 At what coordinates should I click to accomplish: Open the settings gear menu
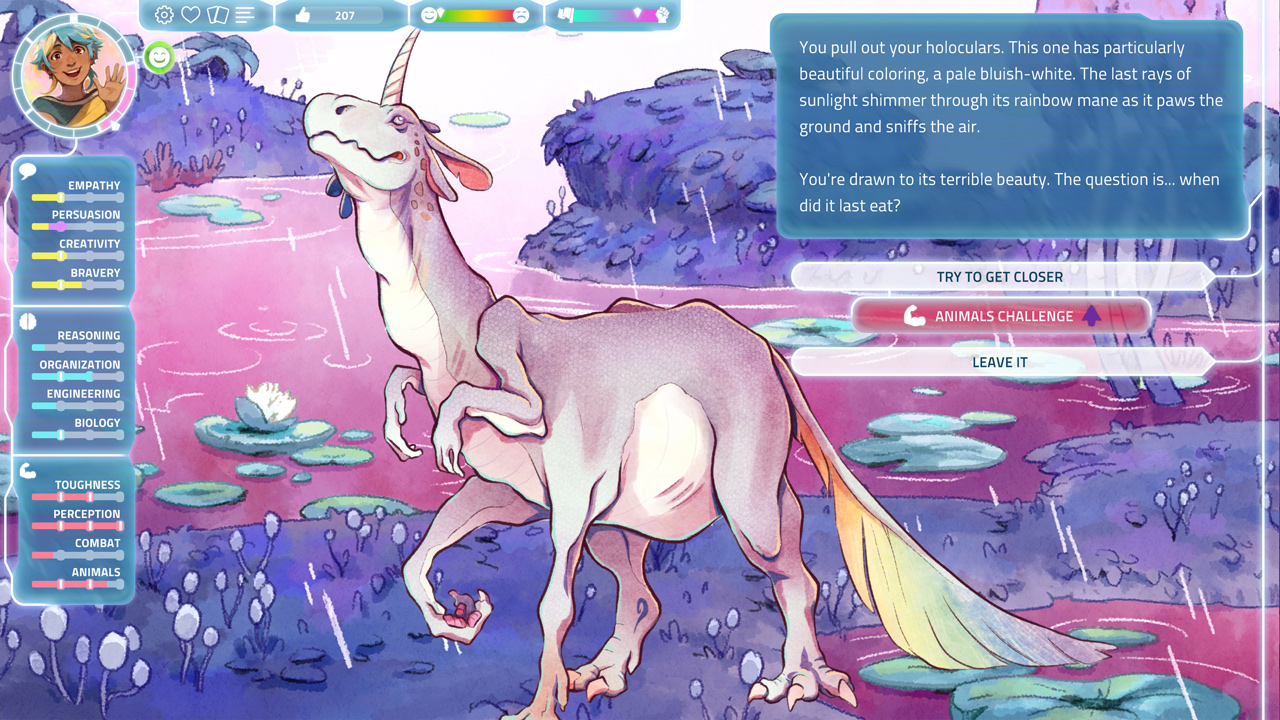pyautogui.click(x=163, y=15)
